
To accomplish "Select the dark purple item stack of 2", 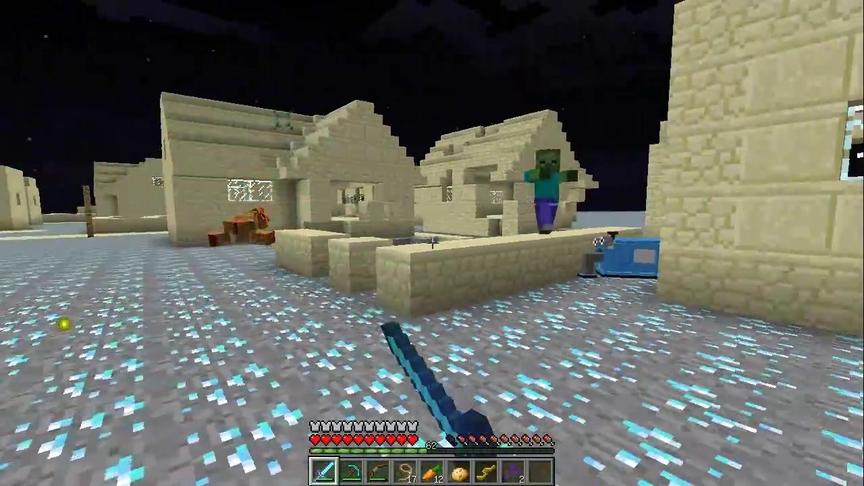I will 513,472.
